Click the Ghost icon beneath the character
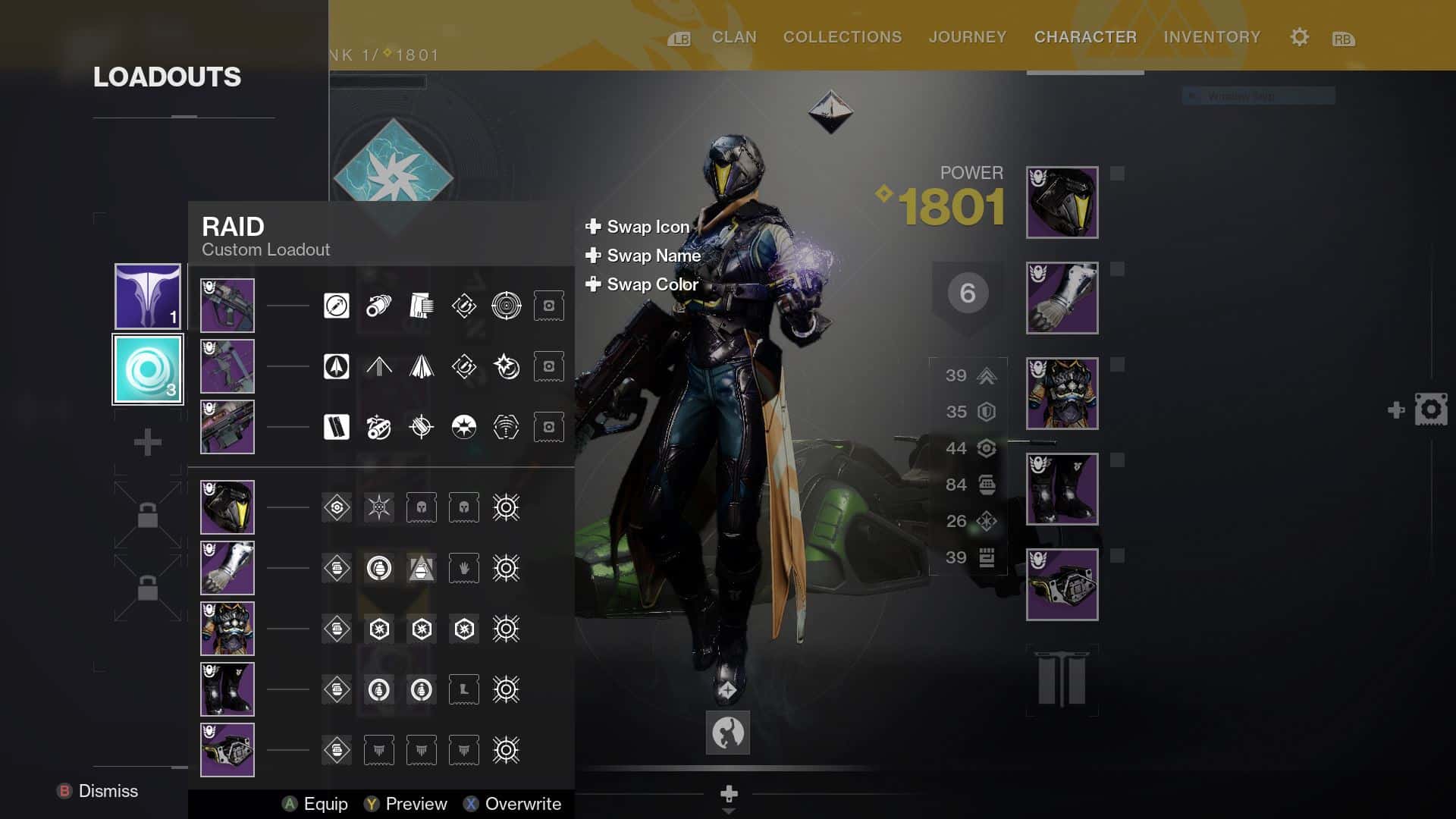This screenshot has width=1456, height=819. [x=727, y=733]
